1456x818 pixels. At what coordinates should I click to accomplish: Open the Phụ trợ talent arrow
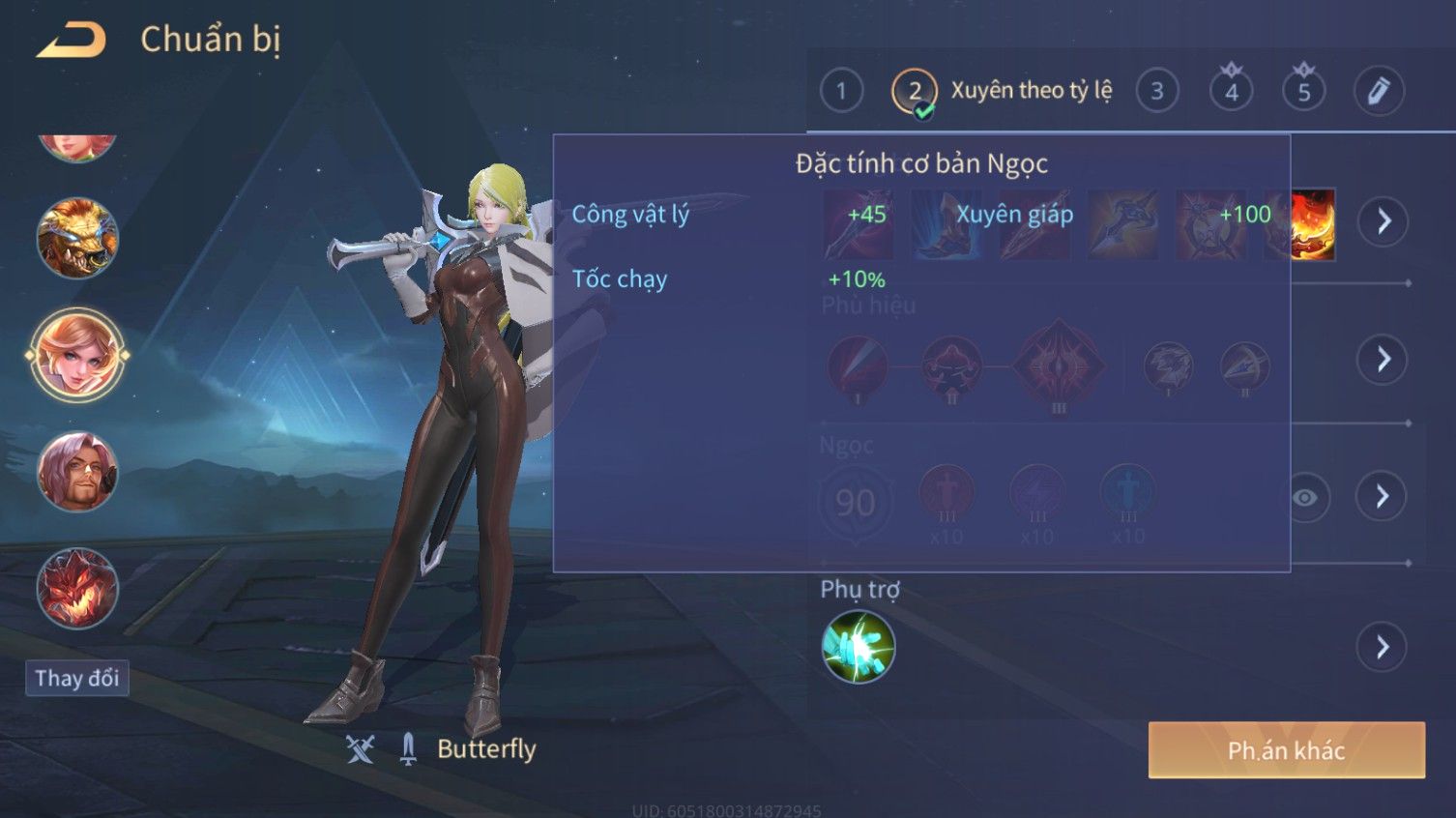coord(1383,647)
